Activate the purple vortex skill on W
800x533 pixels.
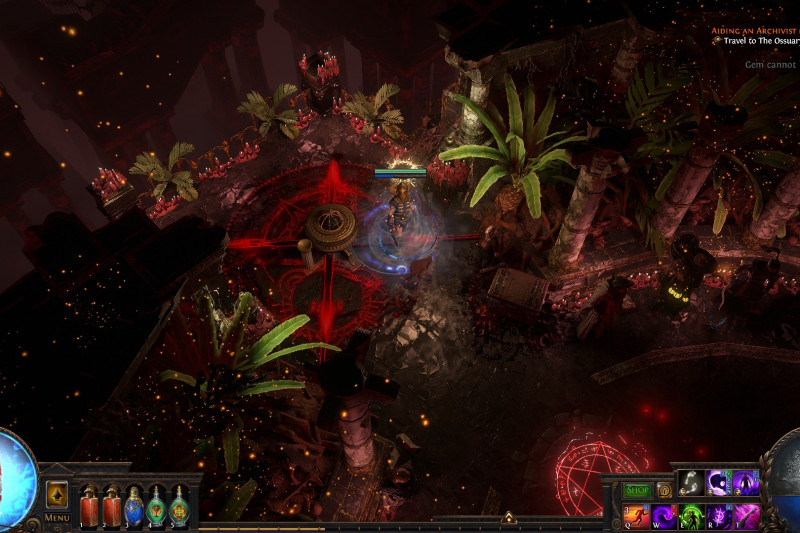(664, 516)
